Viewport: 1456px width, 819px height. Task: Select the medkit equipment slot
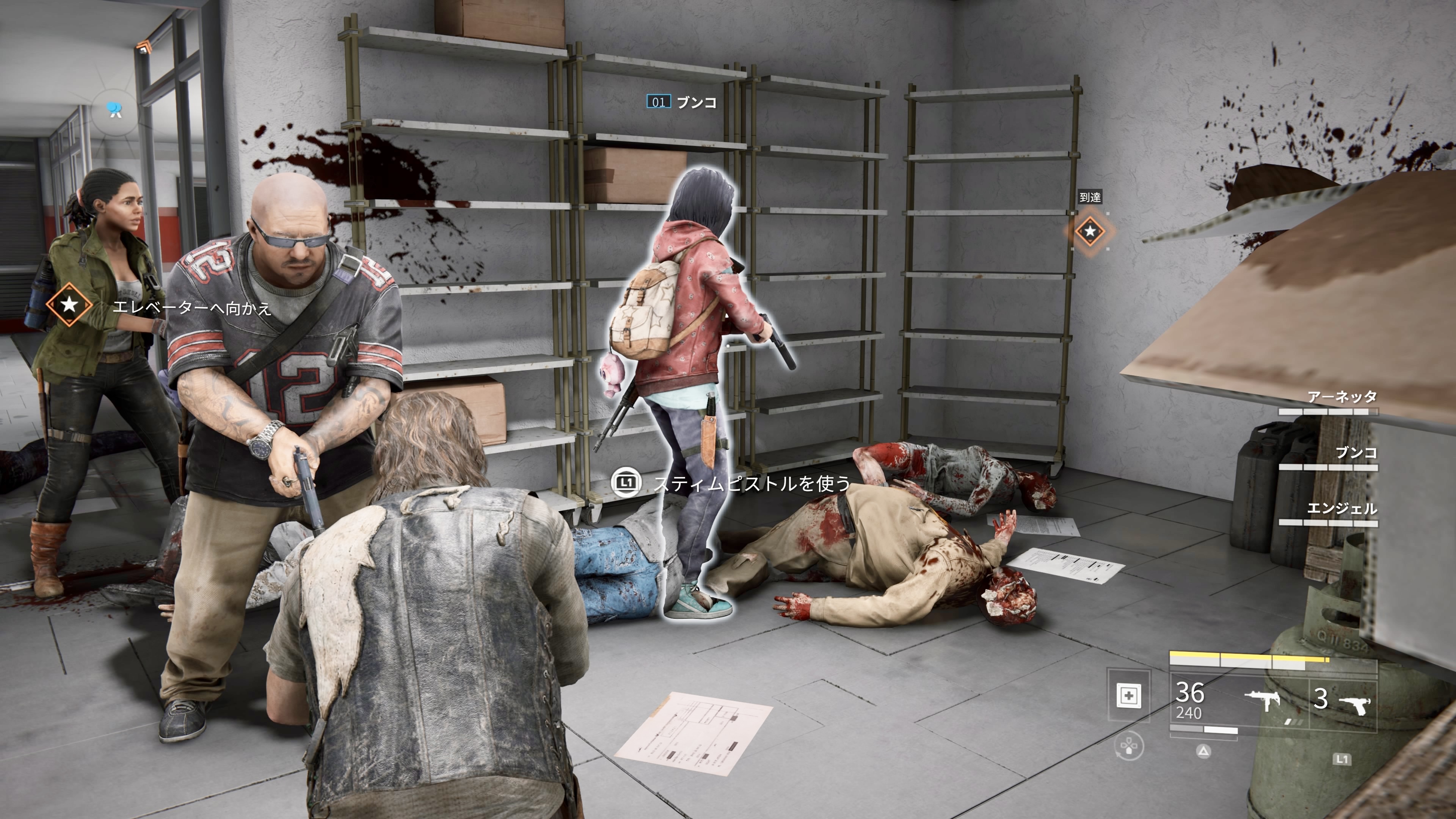[1129, 695]
